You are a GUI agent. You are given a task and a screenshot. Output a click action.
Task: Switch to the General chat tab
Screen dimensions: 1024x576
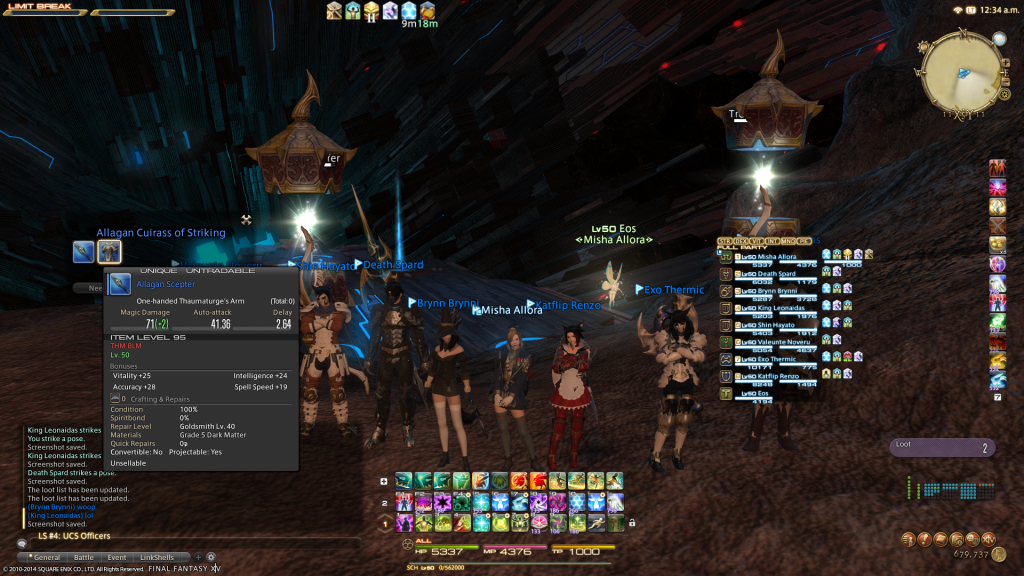click(47, 557)
